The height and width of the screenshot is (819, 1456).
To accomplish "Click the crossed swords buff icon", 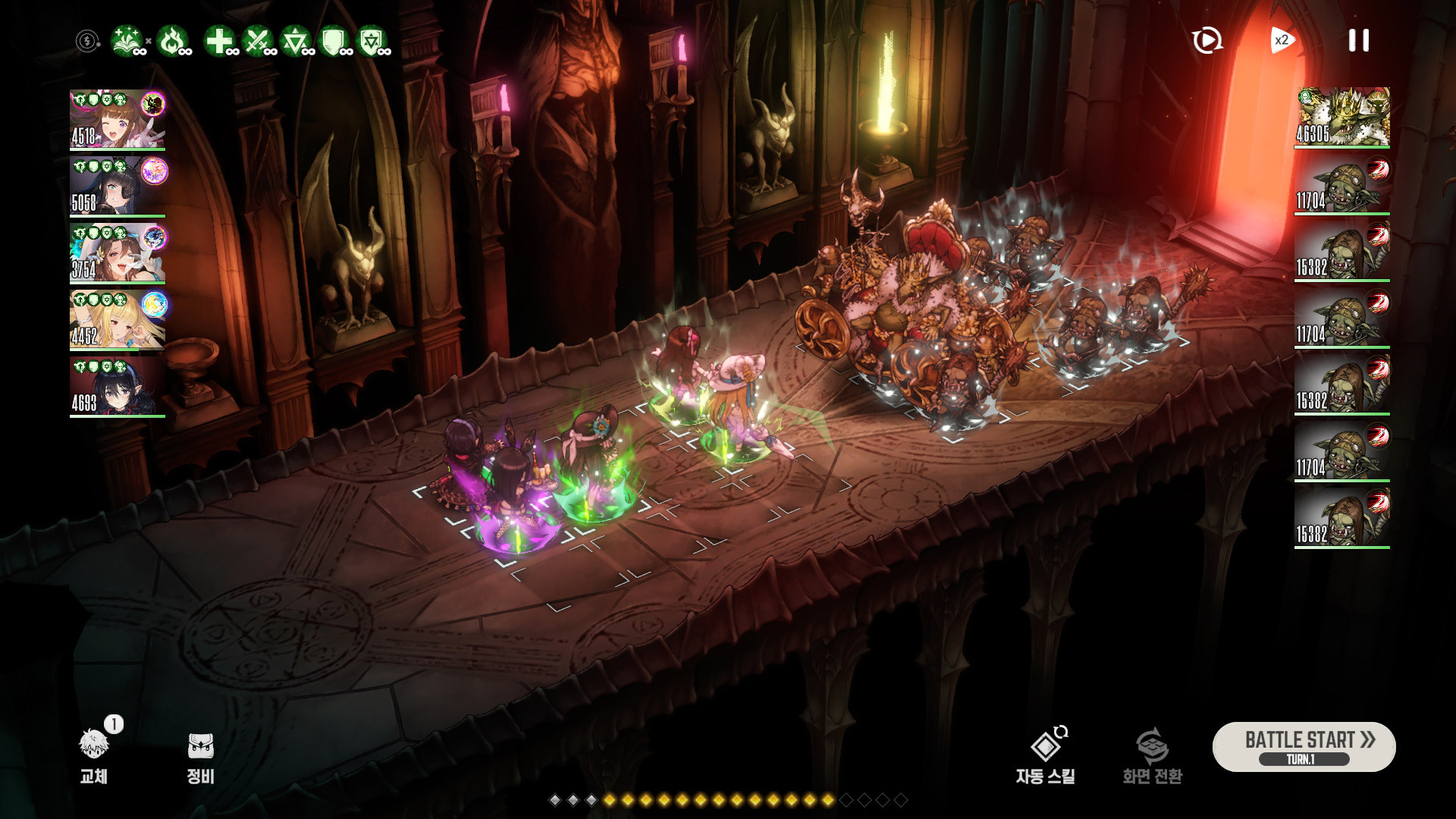I will click(x=257, y=41).
